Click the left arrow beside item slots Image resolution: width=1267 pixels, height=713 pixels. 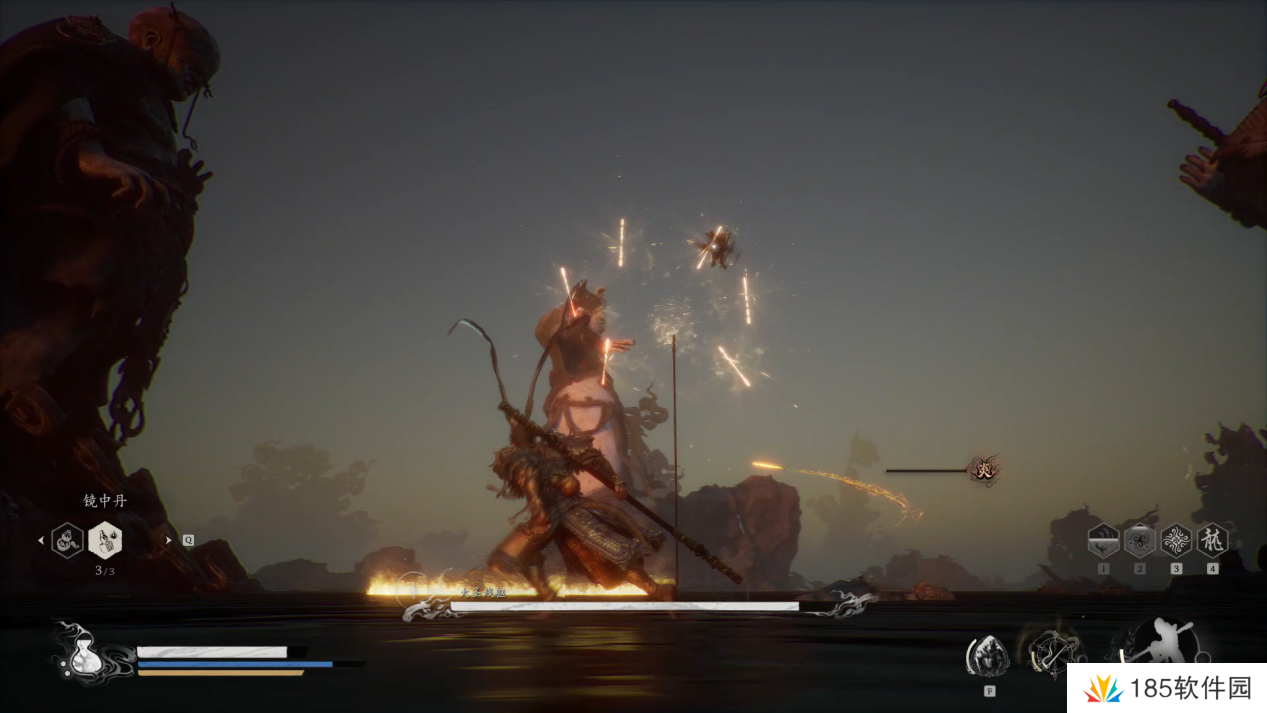click(41, 540)
